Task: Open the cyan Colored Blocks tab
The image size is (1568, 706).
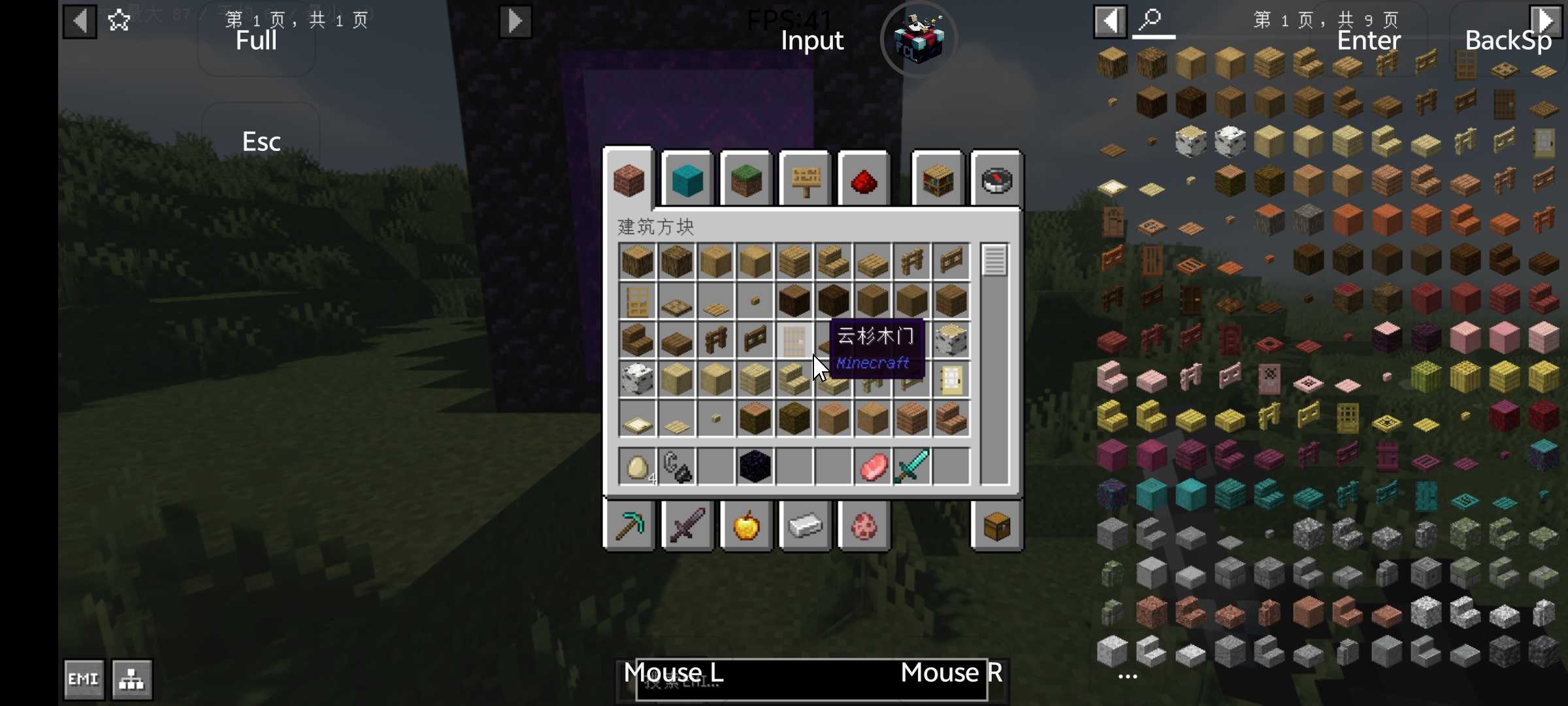Action: [x=687, y=180]
